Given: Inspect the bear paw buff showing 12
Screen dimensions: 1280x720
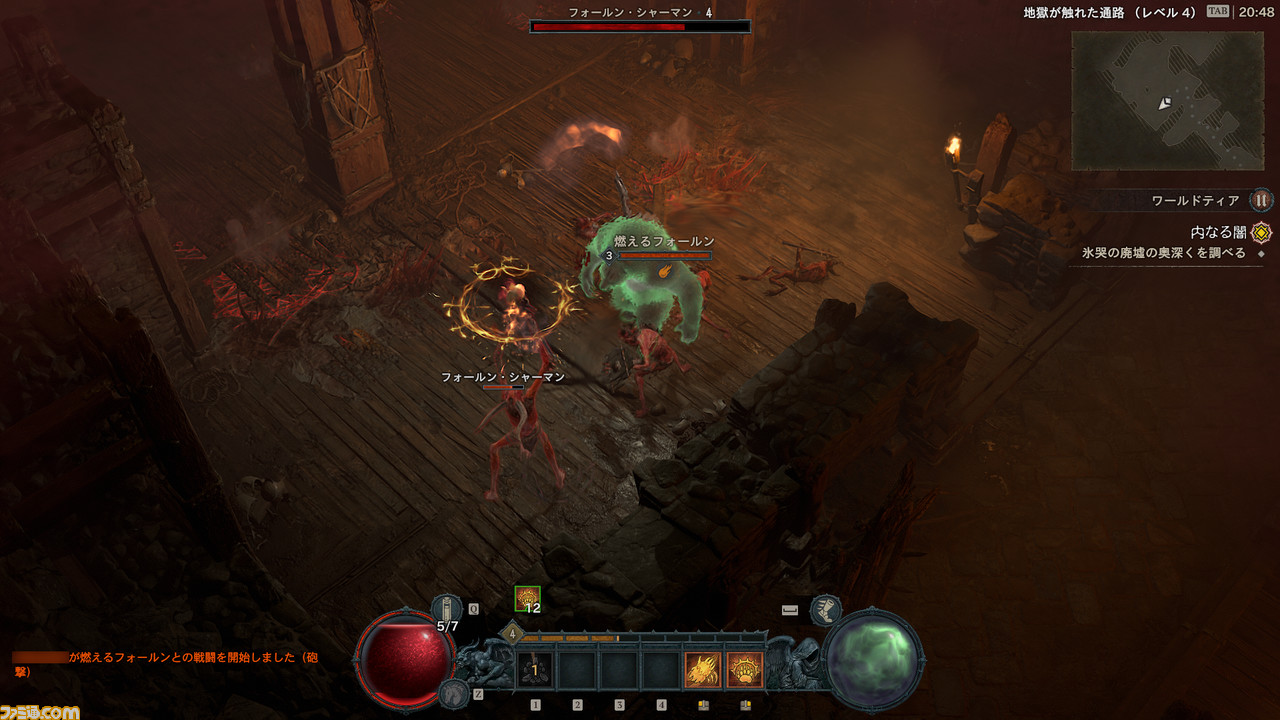Looking at the screenshot, I should (527, 598).
